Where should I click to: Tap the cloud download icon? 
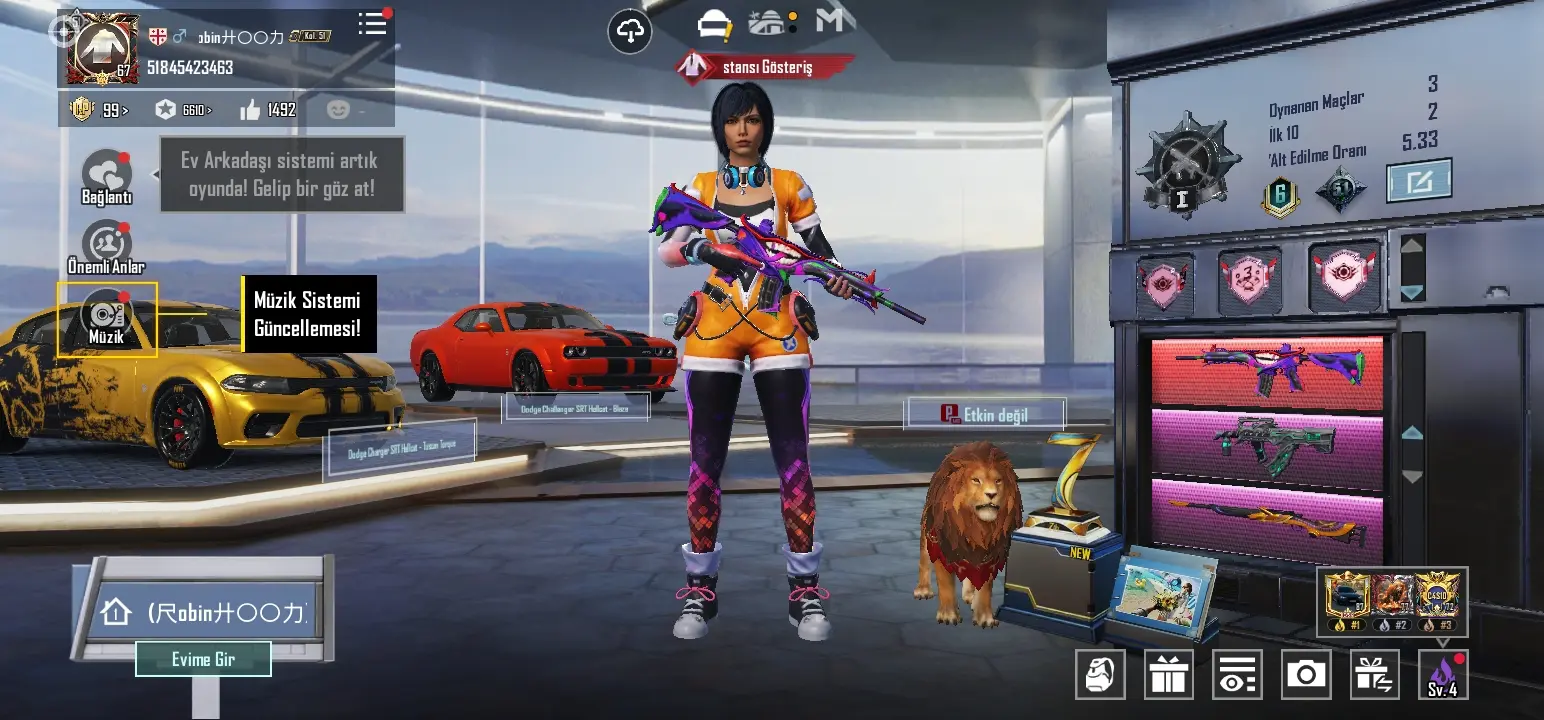coord(630,32)
